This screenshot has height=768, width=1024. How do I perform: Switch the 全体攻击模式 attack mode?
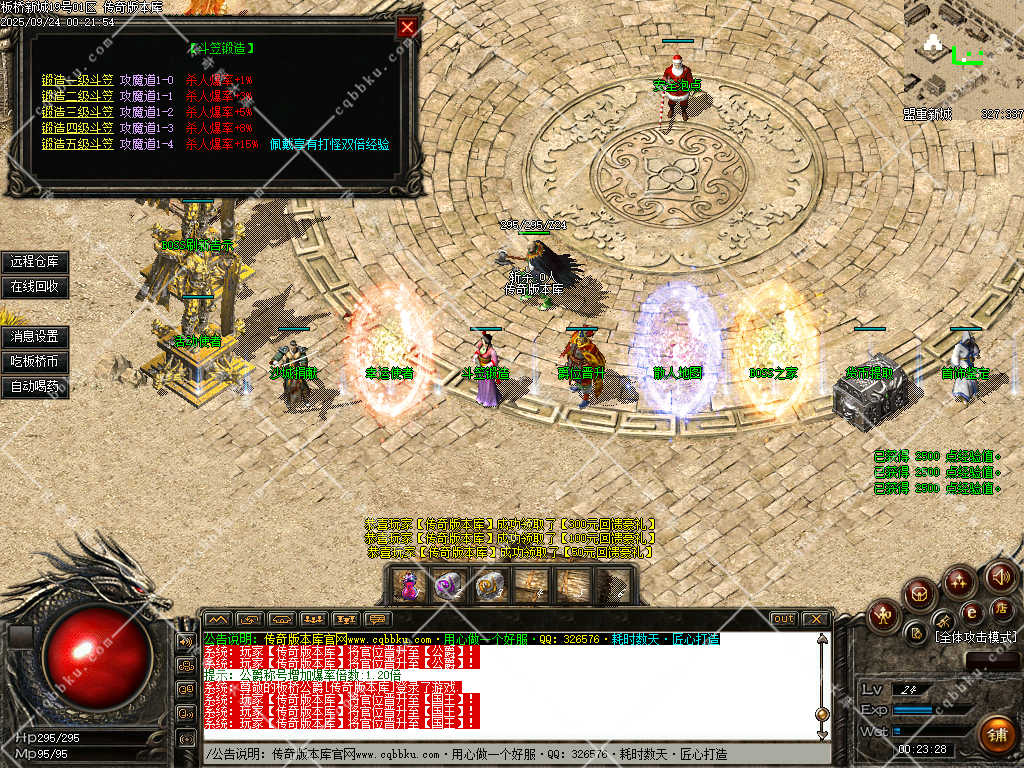pyautogui.click(x=975, y=636)
